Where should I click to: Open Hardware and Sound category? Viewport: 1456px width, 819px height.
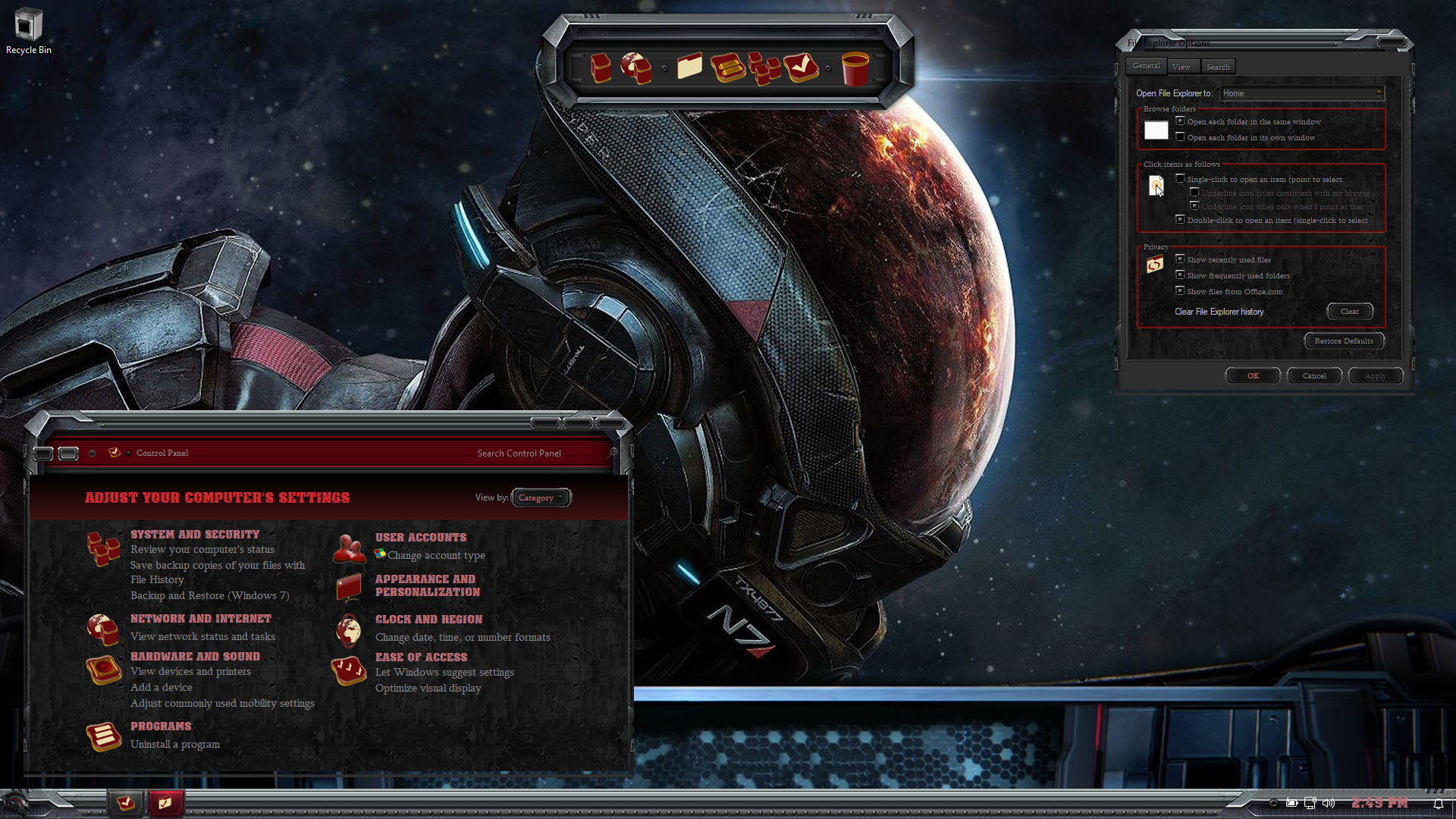[195, 657]
